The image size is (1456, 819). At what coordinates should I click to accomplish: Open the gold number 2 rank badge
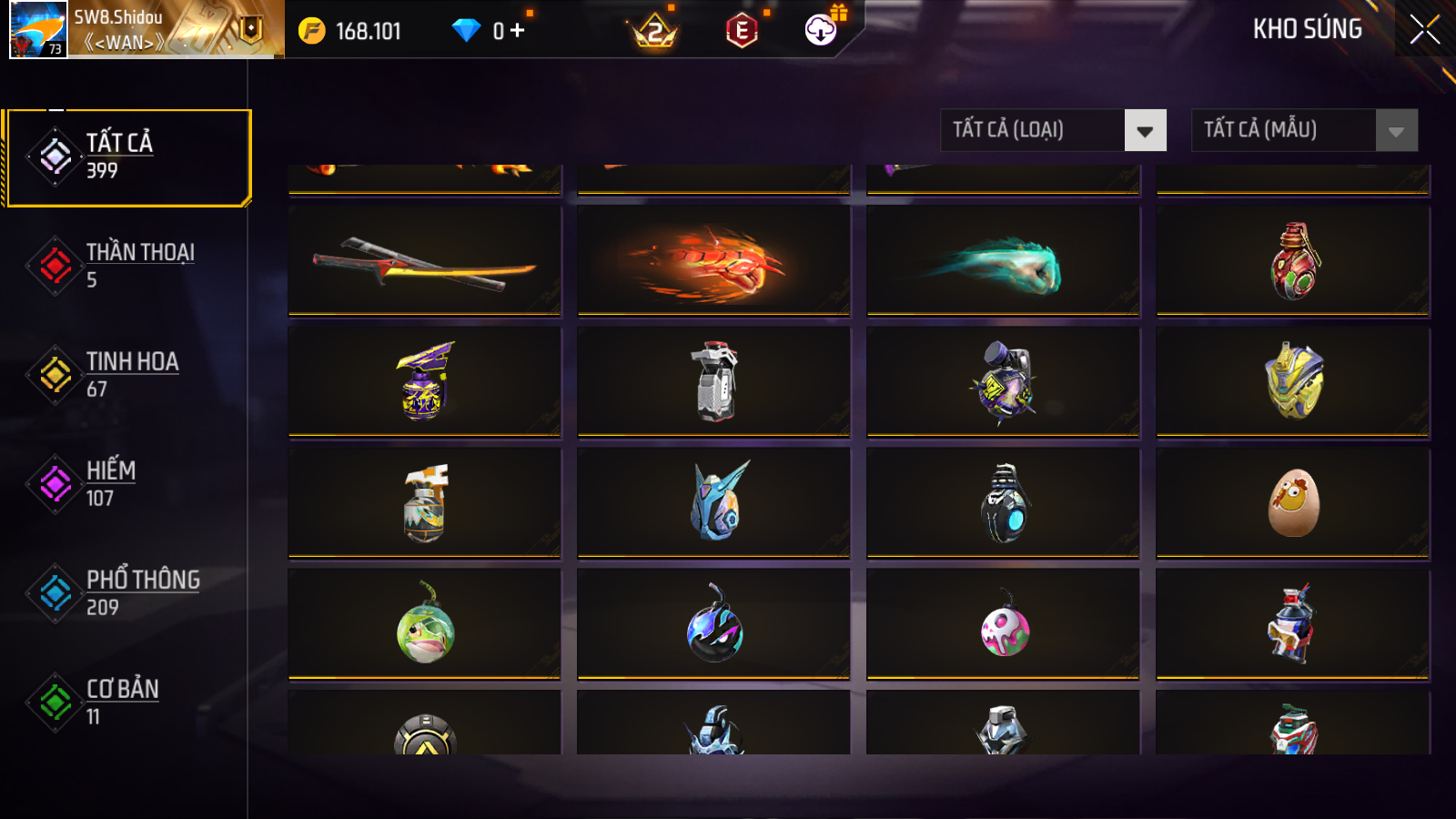click(654, 33)
